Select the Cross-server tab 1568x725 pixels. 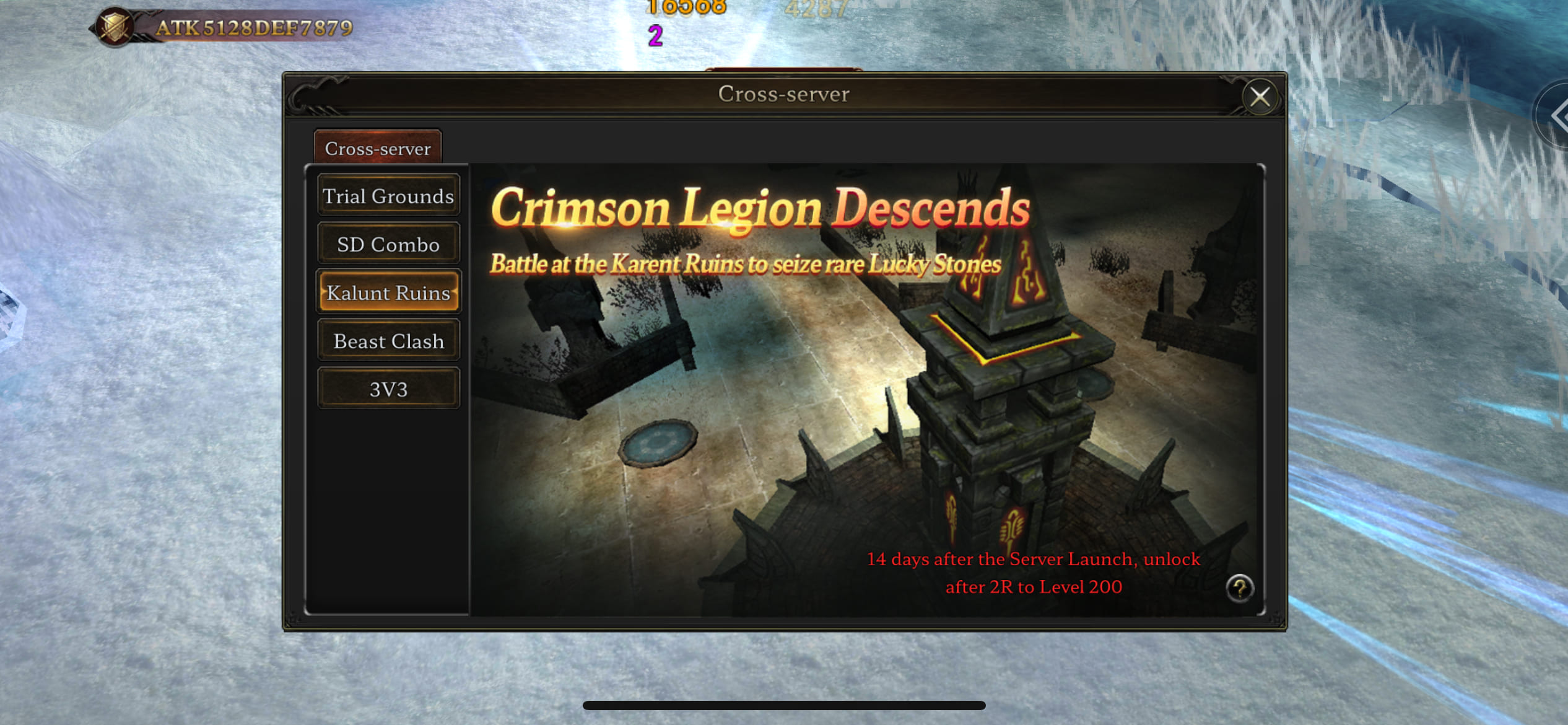click(378, 149)
